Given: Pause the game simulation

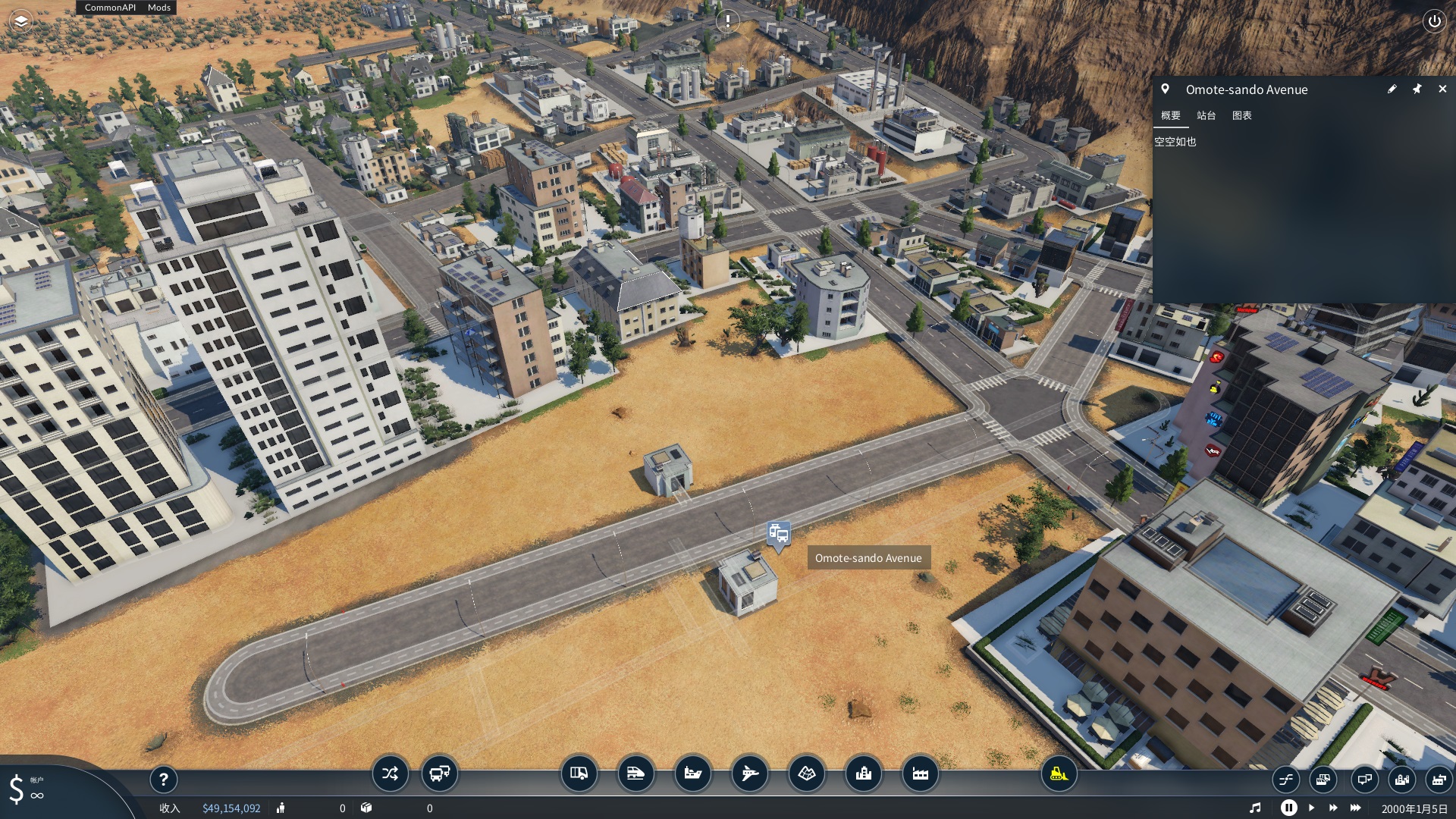Looking at the screenshot, I should click(x=1288, y=808).
